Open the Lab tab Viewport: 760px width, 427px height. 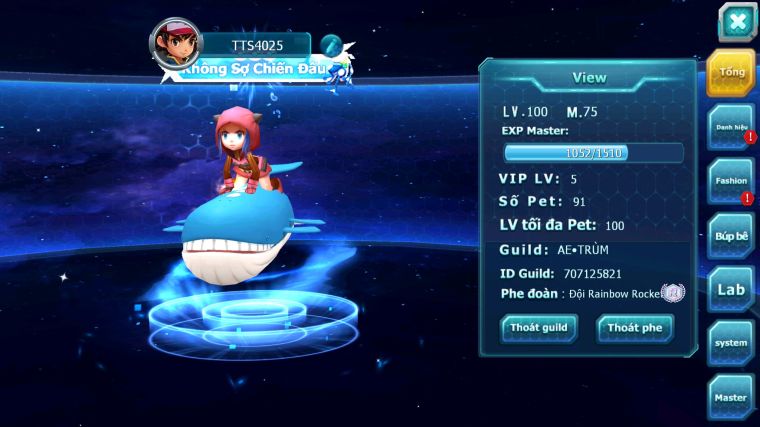tap(730, 289)
